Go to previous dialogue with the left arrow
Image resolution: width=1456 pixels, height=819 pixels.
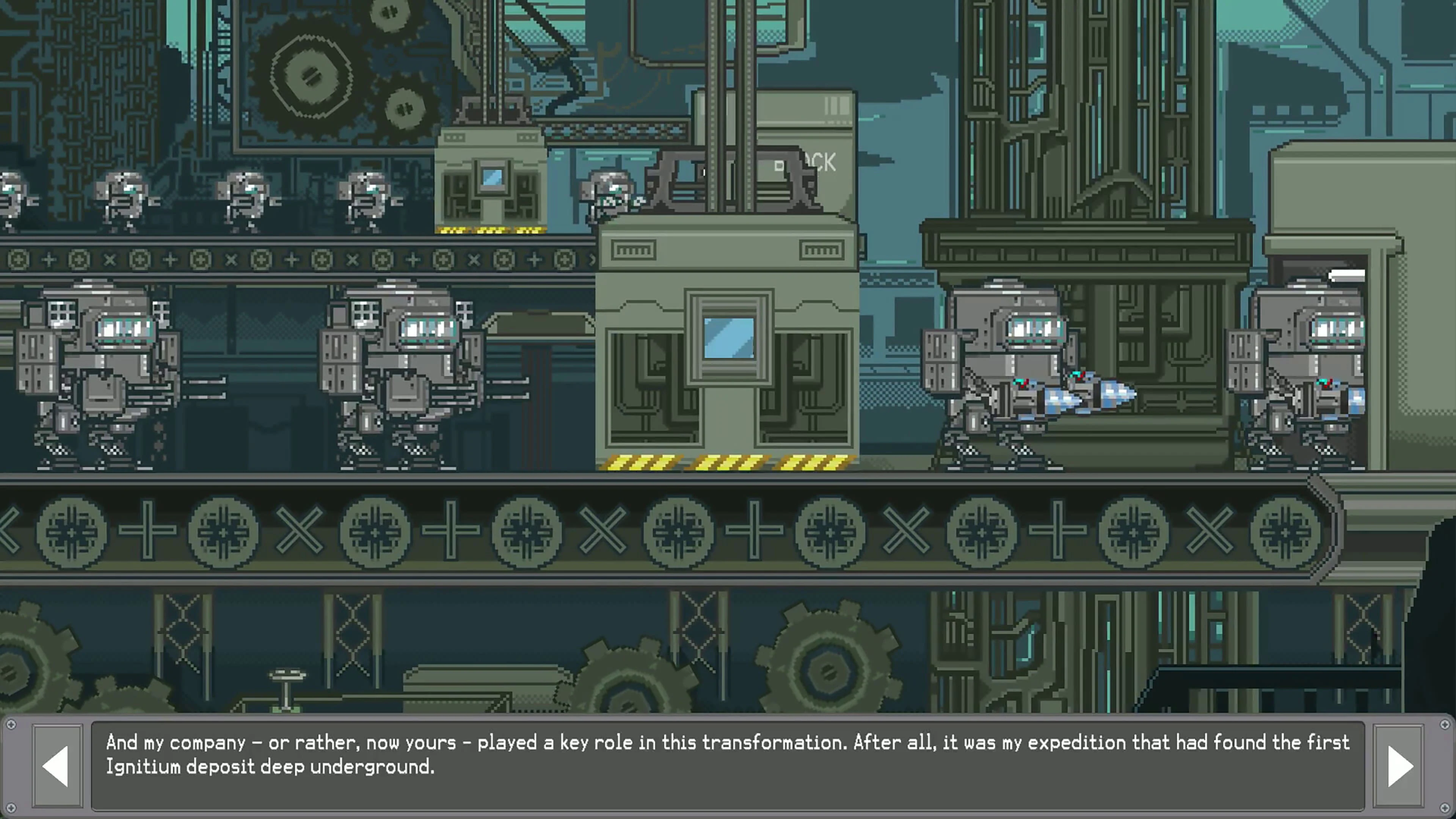[x=56, y=766]
